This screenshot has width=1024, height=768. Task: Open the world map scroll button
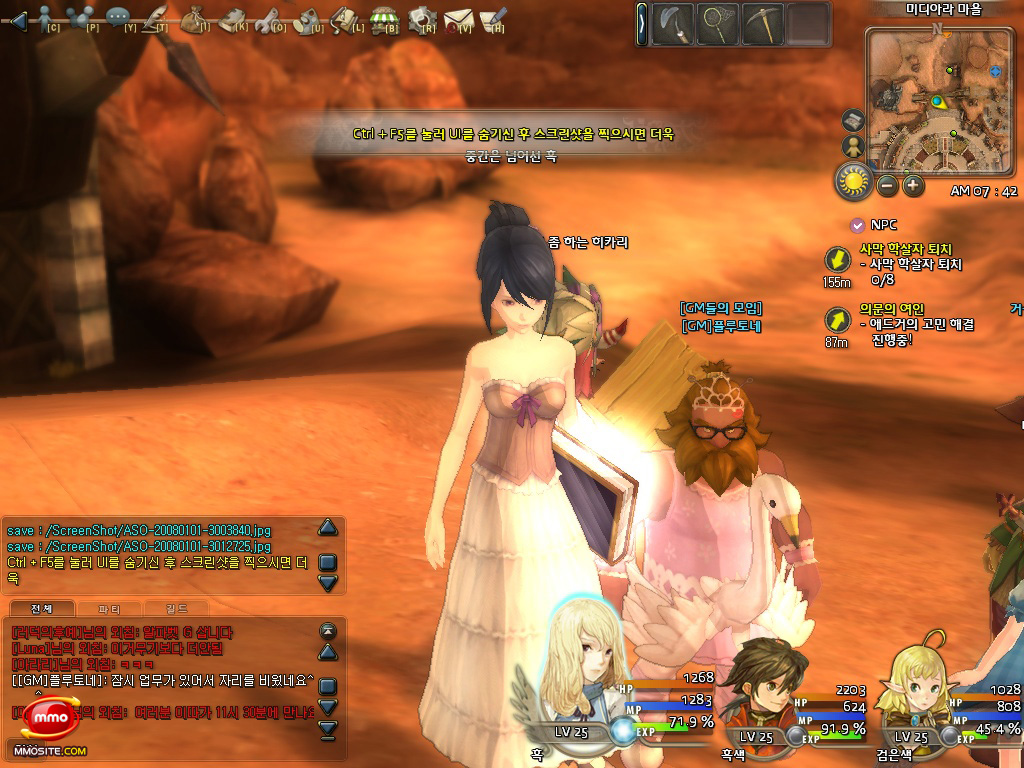(853, 120)
